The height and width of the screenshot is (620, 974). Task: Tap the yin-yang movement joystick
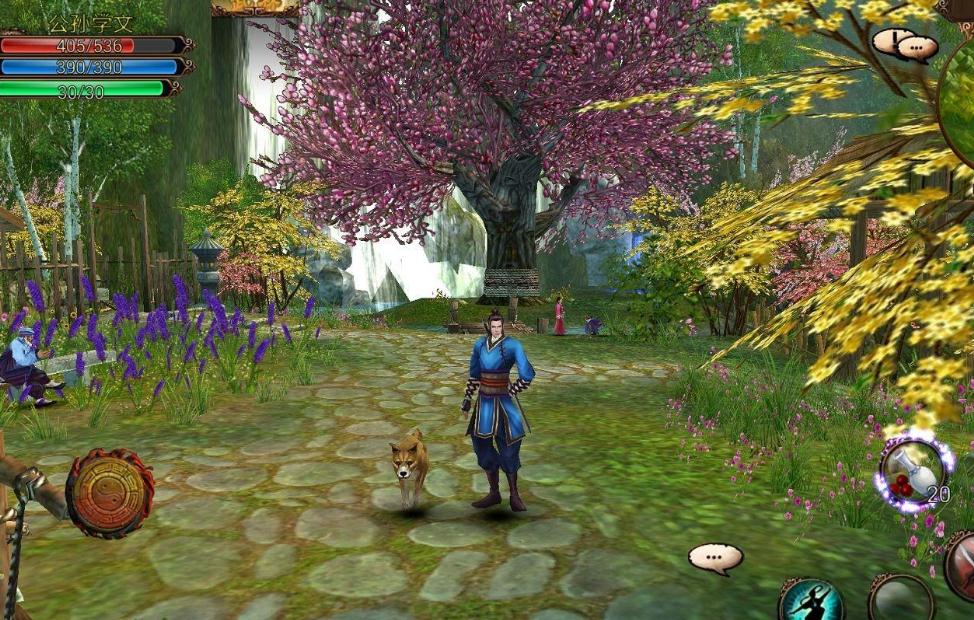pyautogui.click(x=109, y=493)
